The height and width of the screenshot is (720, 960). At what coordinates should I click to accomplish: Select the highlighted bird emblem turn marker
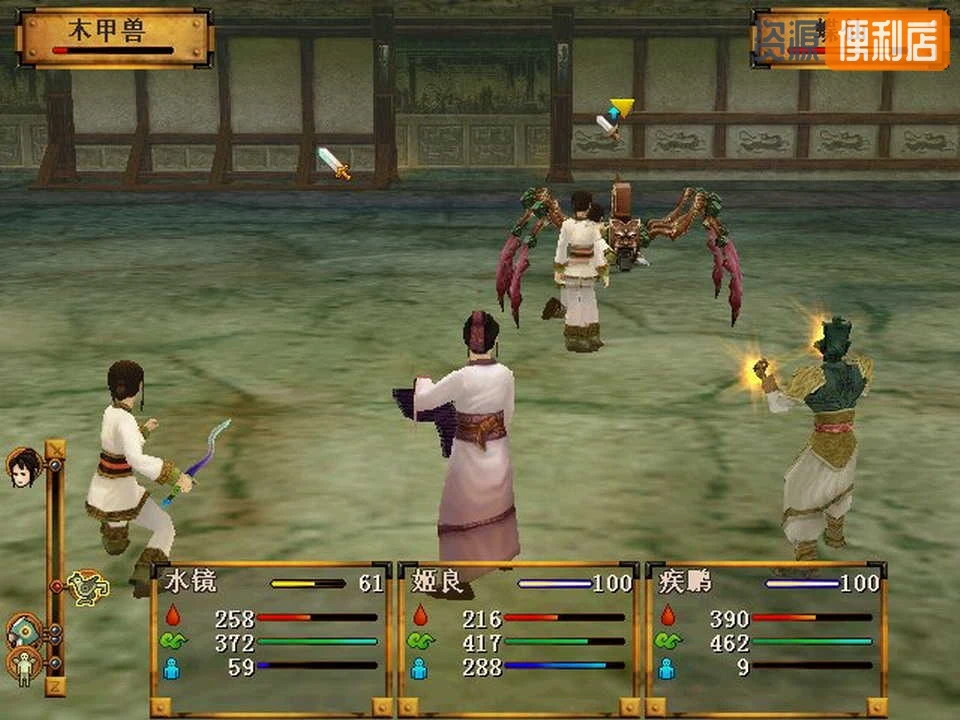coord(90,586)
